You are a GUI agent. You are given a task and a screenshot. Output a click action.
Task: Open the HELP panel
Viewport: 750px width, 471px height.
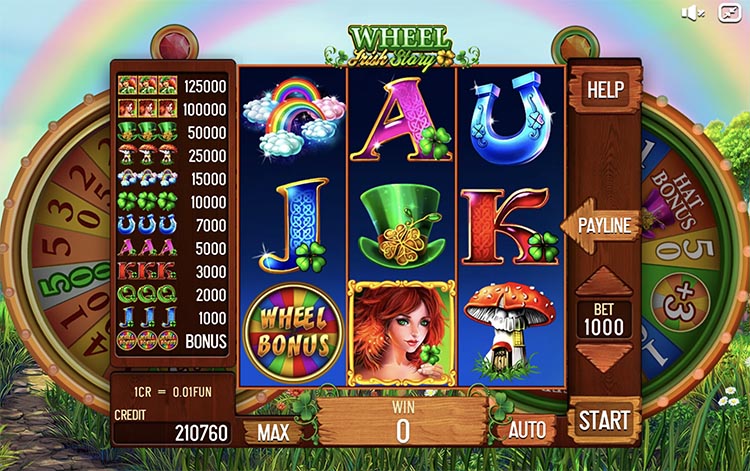(x=604, y=90)
